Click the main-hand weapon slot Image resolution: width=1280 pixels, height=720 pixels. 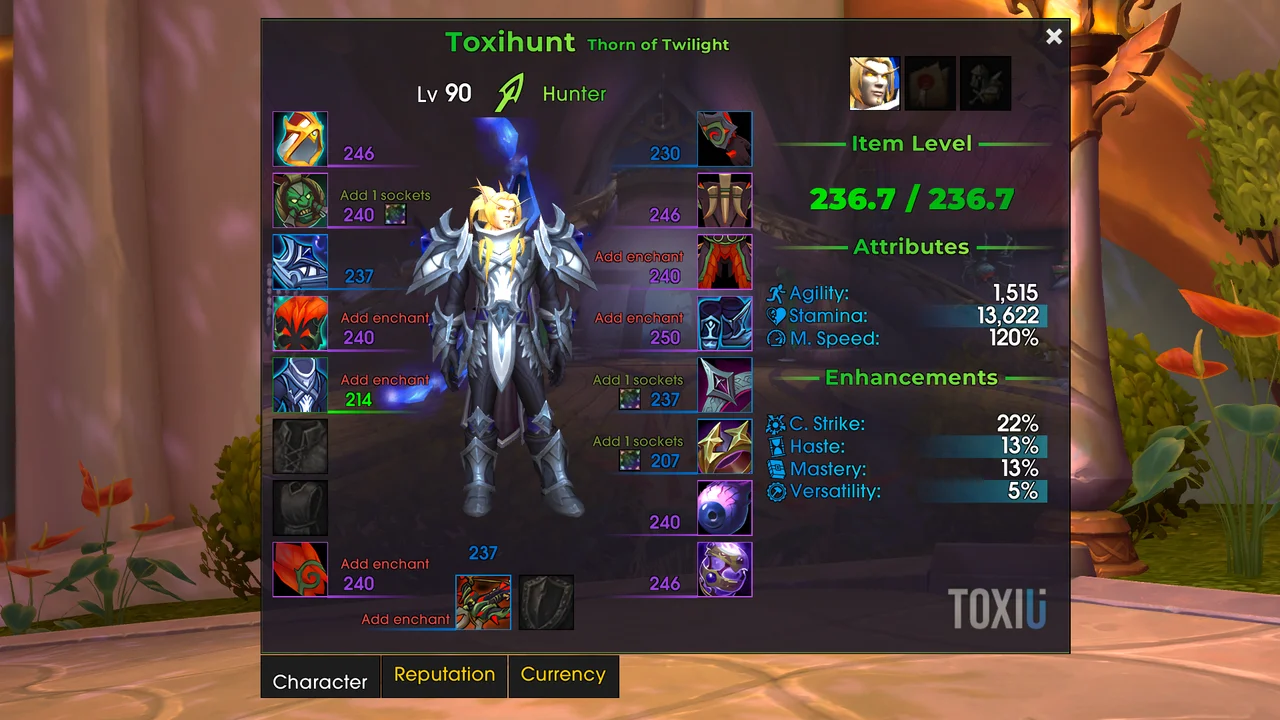pyautogui.click(x=483, y=602)
